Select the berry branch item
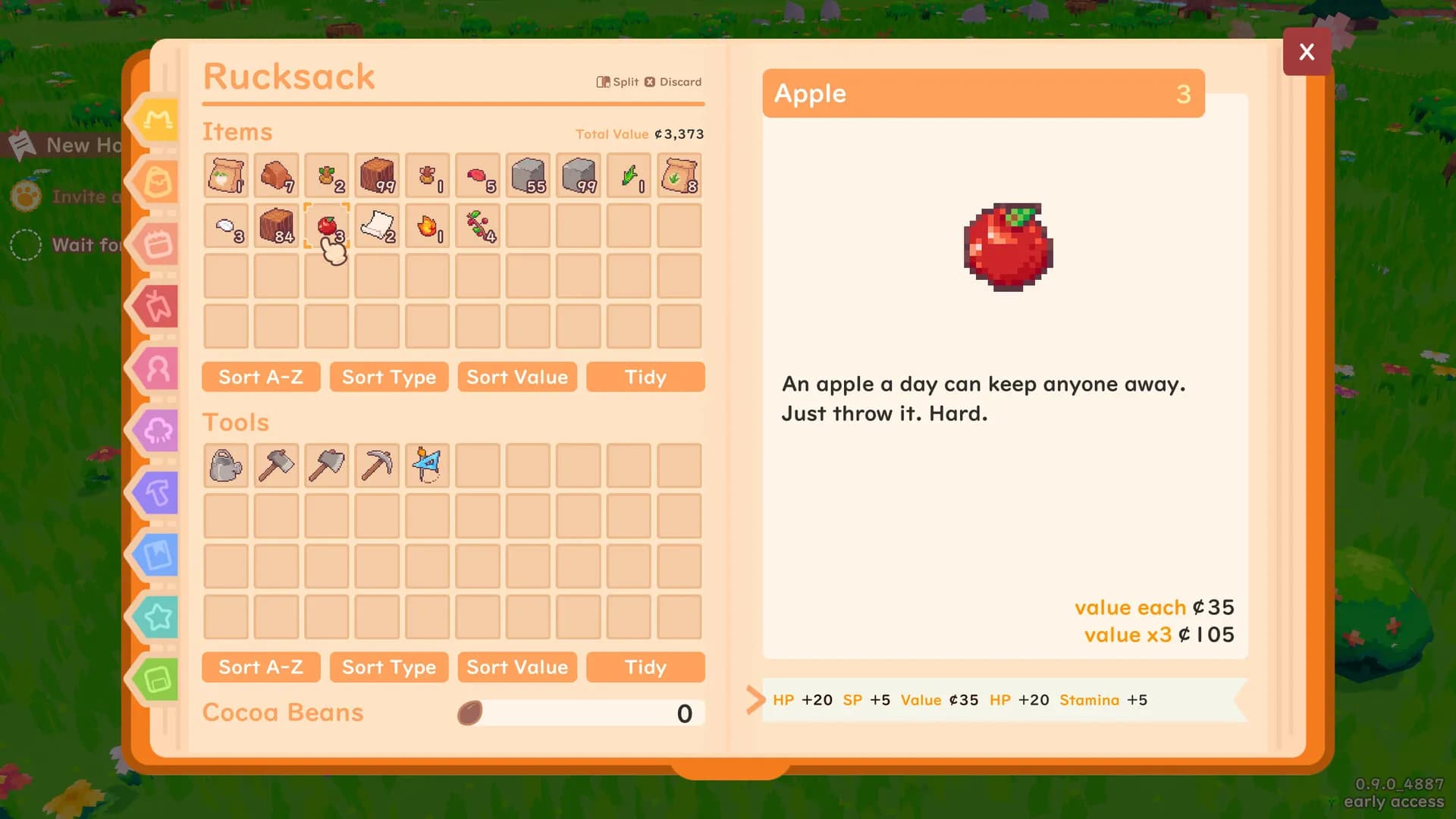Screen dimensions: 1456x819 point(477,226)
